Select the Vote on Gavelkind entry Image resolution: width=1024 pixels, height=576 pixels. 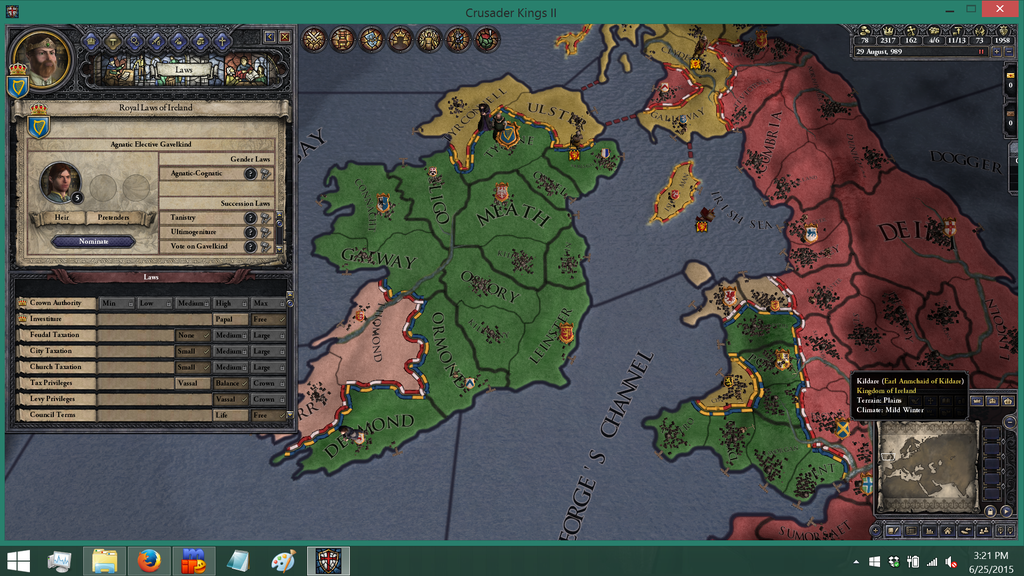(x=200, y=246)
